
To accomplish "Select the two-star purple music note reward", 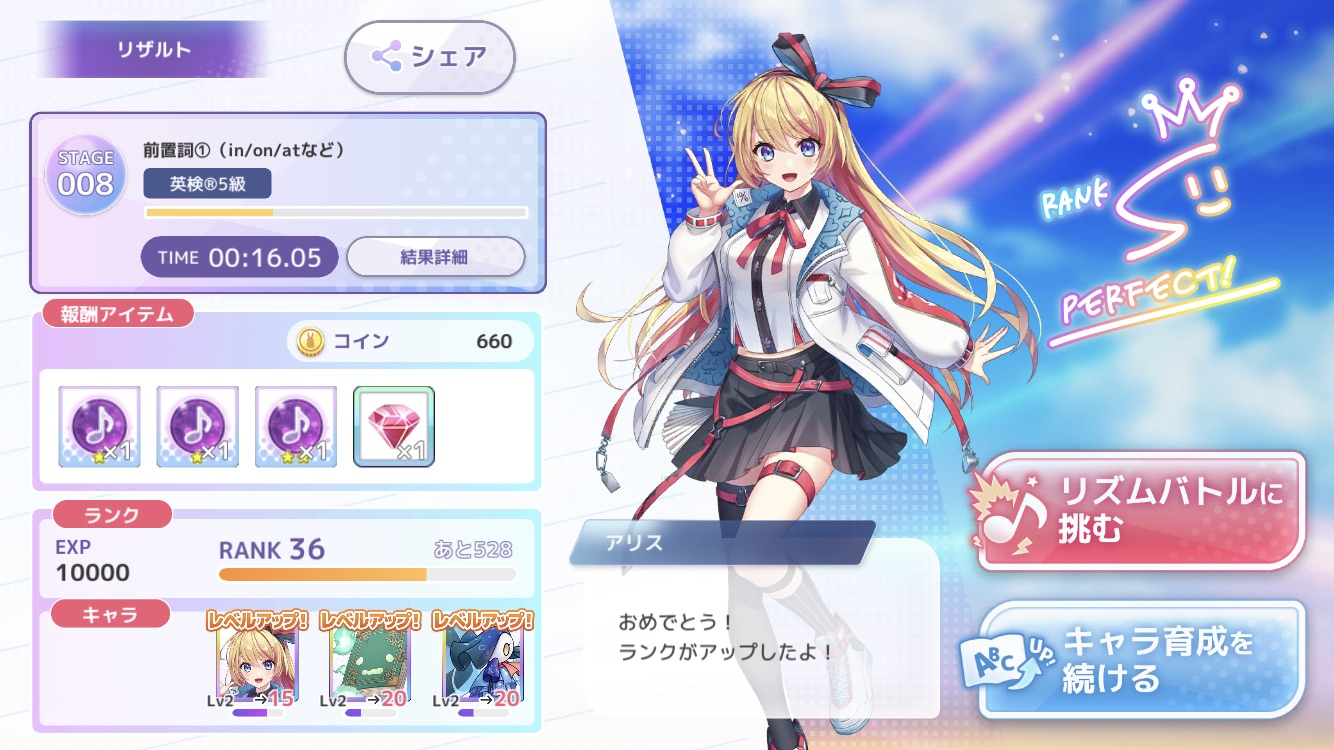I will coord(295,427).
